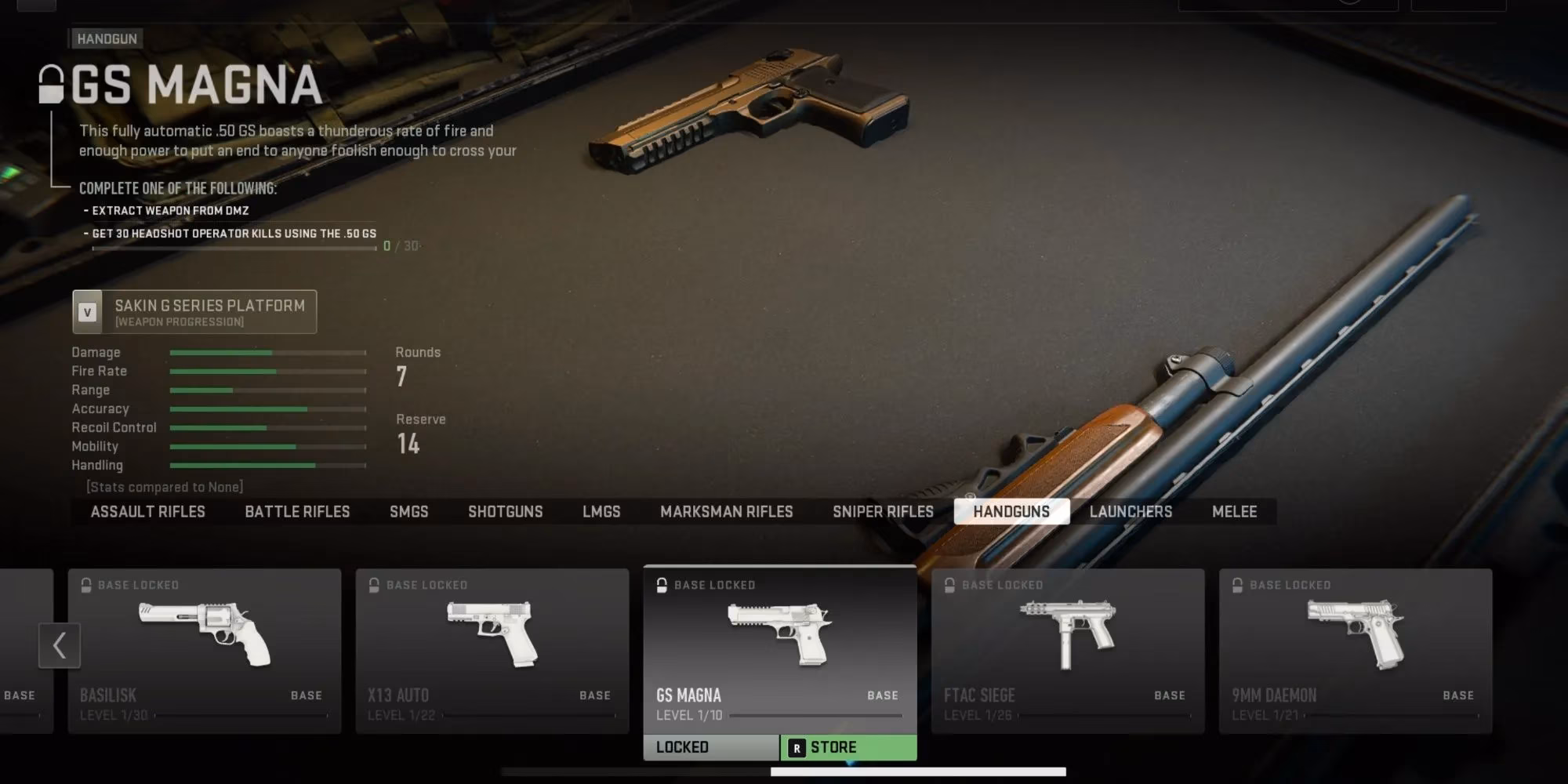Viewport: 1568px width, 784px height.
Task: Open the Store for GS Magna
Action: tap(848, 748)
